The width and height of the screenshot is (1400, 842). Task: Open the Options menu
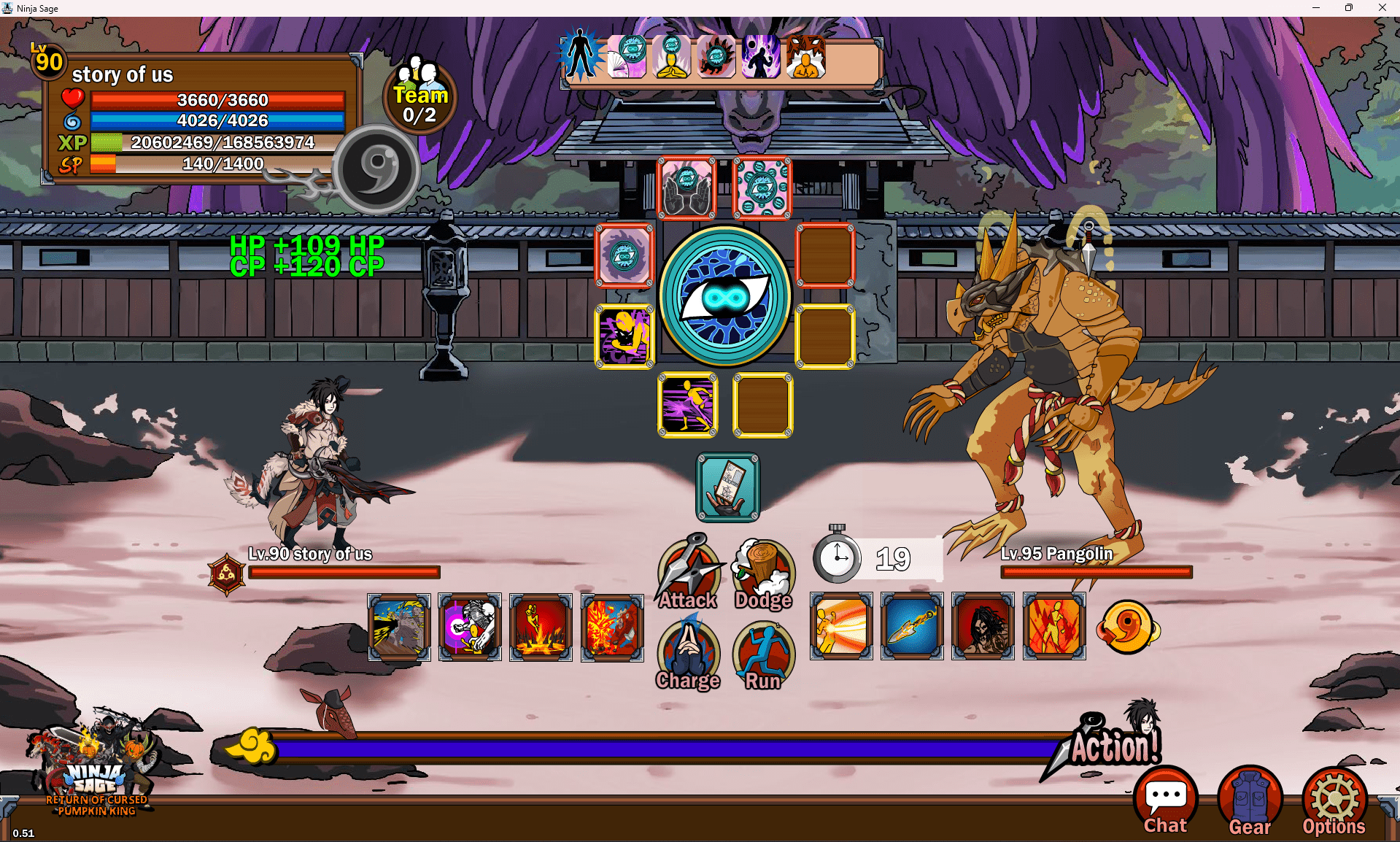point(1334,801)
